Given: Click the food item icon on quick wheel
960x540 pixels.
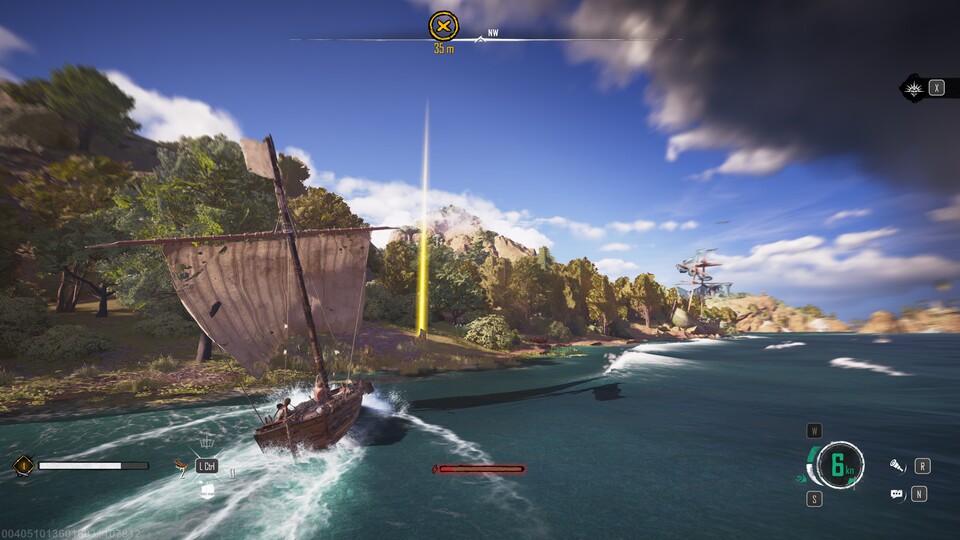Looking at the screenshot, I should coord(181,465).
